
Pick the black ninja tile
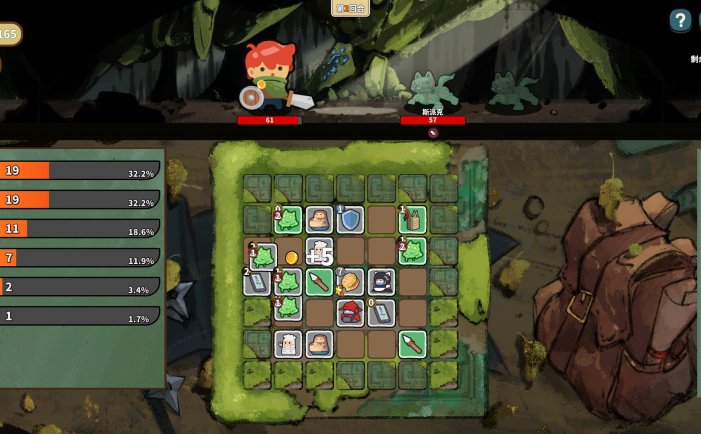tap(381, 282)
